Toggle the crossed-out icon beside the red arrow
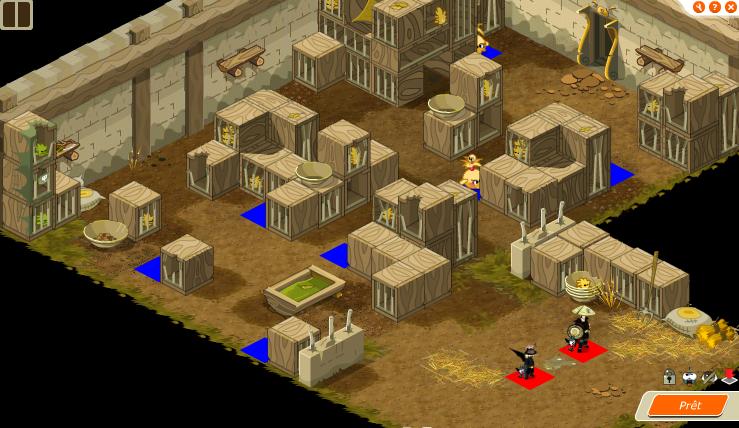This screenshot has width=739, height=428. [709, 377]
